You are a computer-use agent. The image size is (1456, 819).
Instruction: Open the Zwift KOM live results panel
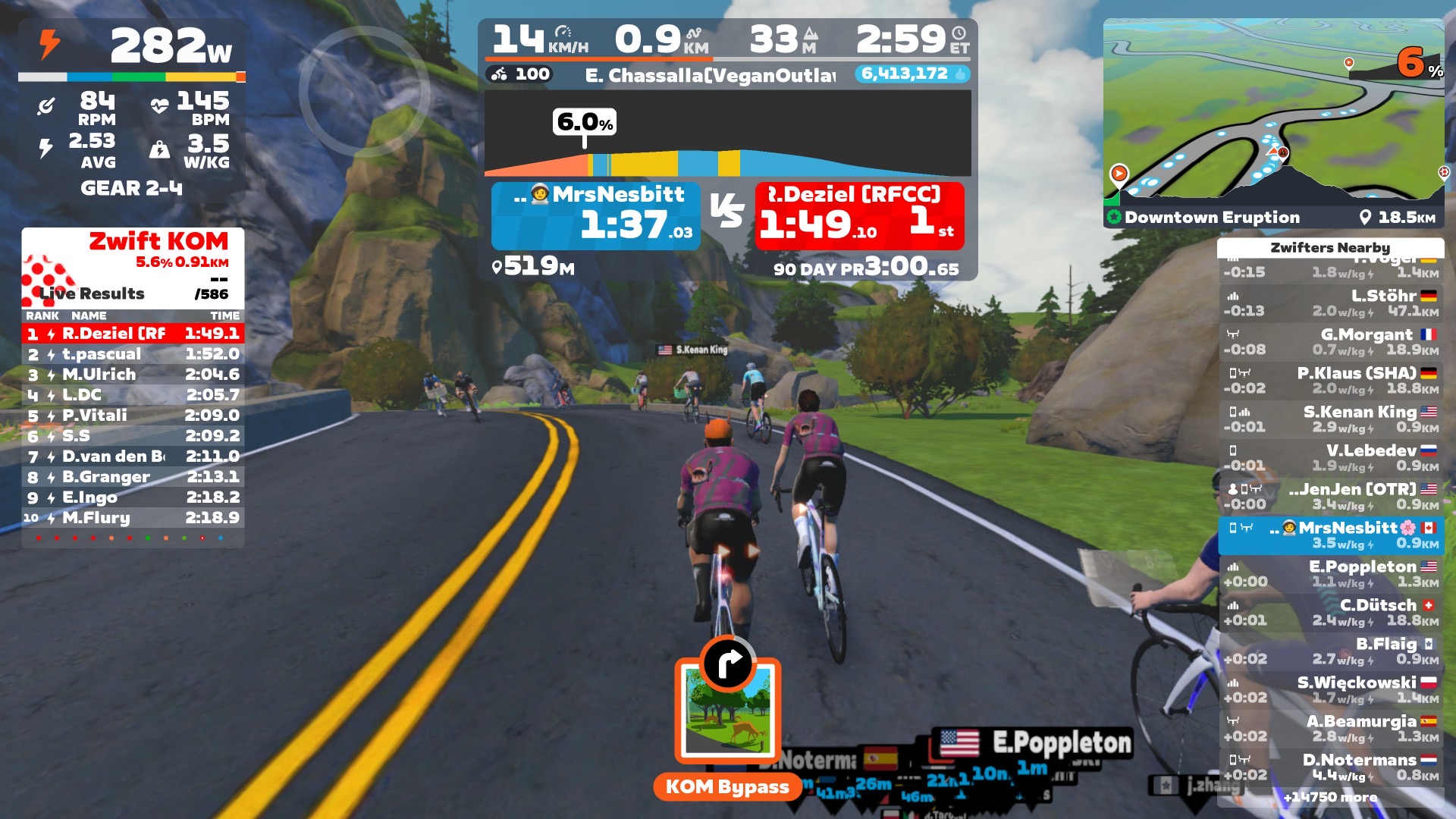(133, 267)
